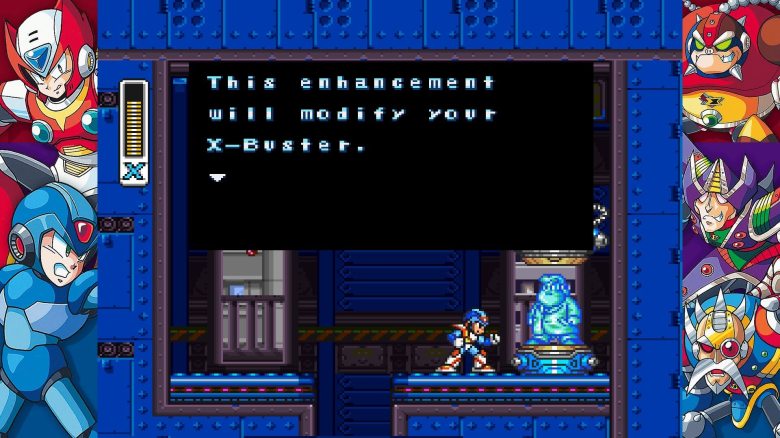Image resolution: width=780 pixels, height=438 pixels.
Task: Advance dialogue with the down arrow indicator
Action: [217, 177]
